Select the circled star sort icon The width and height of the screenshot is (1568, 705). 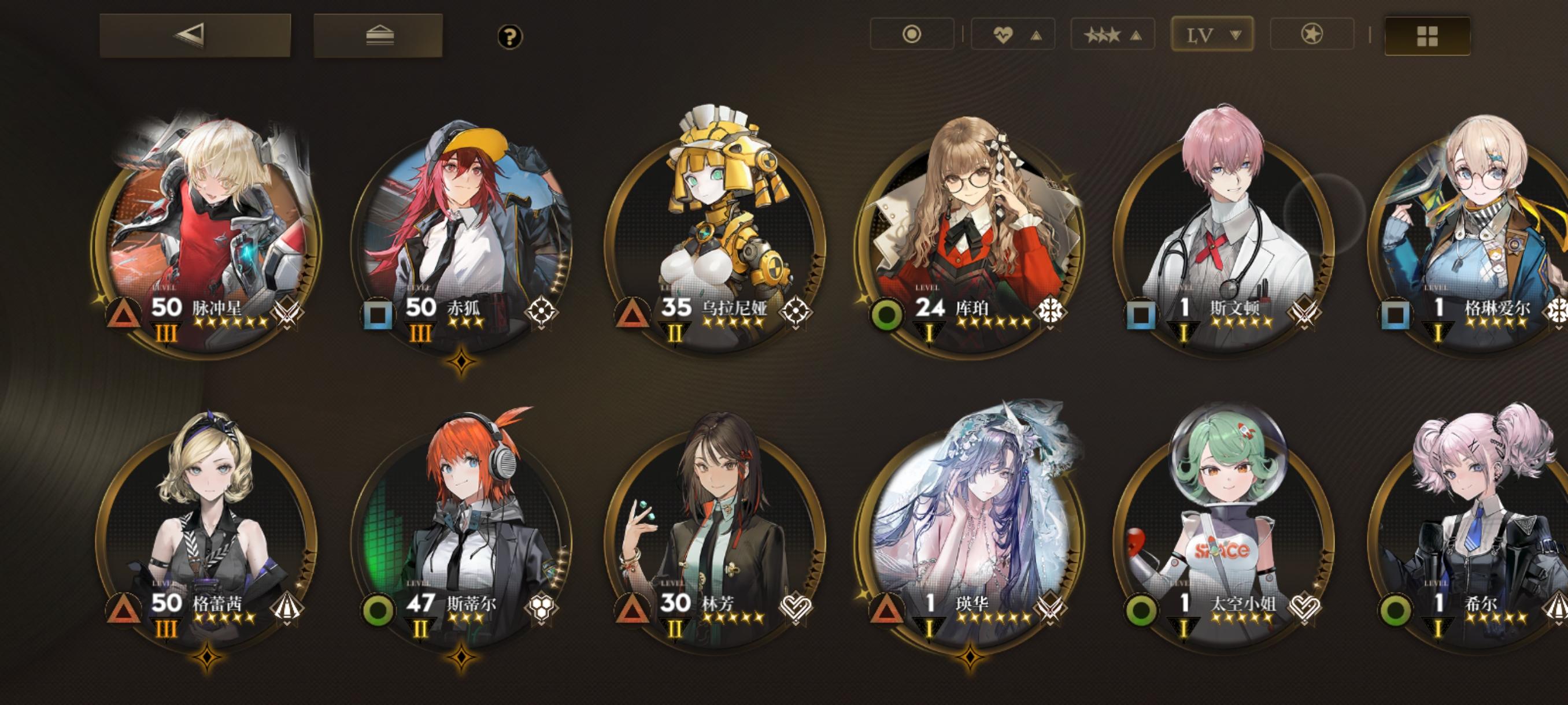[1312, 35]
